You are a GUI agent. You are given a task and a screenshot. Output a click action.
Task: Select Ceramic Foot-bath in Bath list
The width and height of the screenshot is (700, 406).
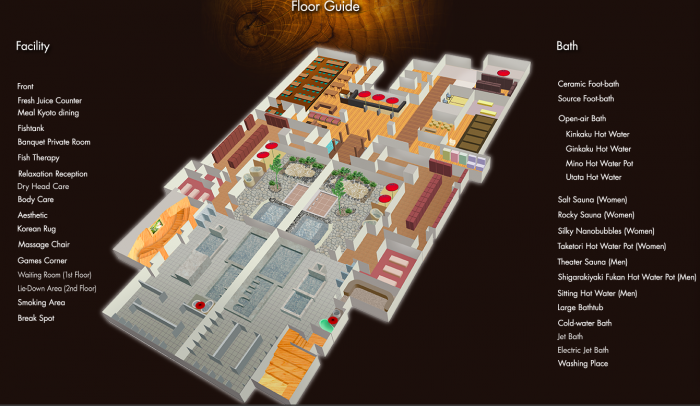(x=588, y=84)
